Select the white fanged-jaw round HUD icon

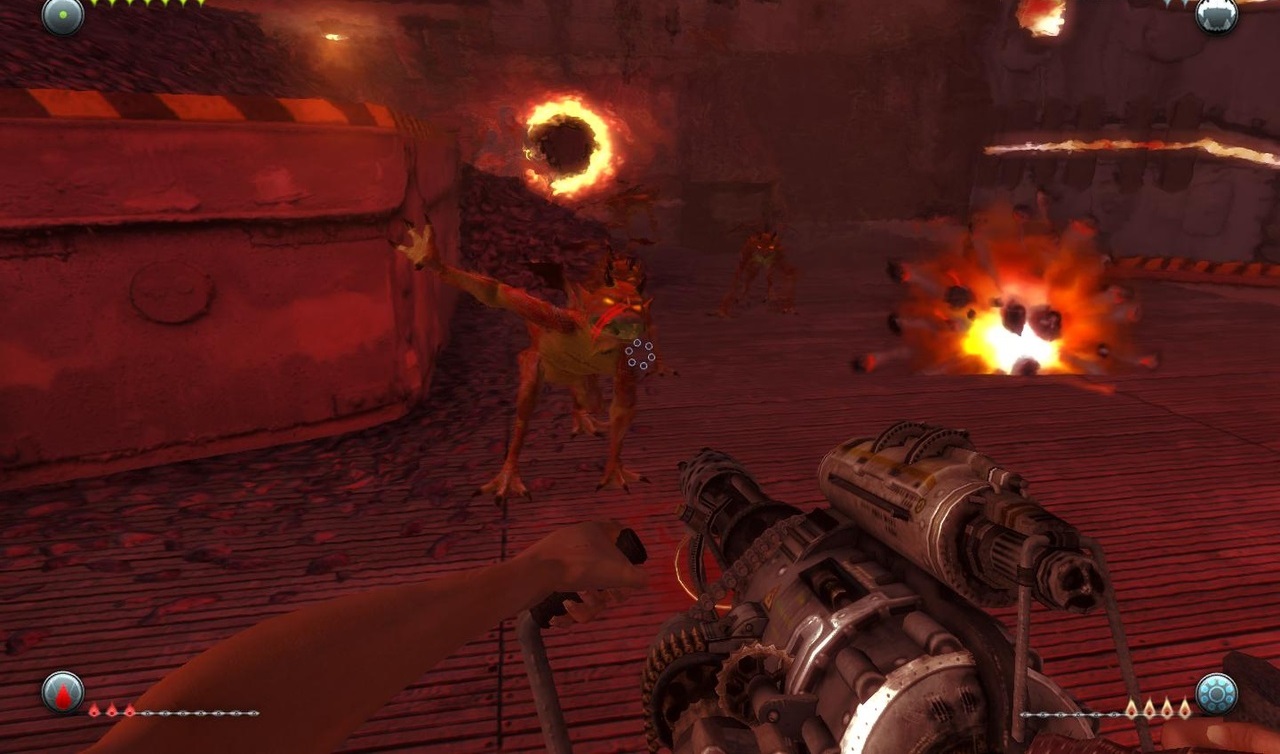coord(1217,15)
